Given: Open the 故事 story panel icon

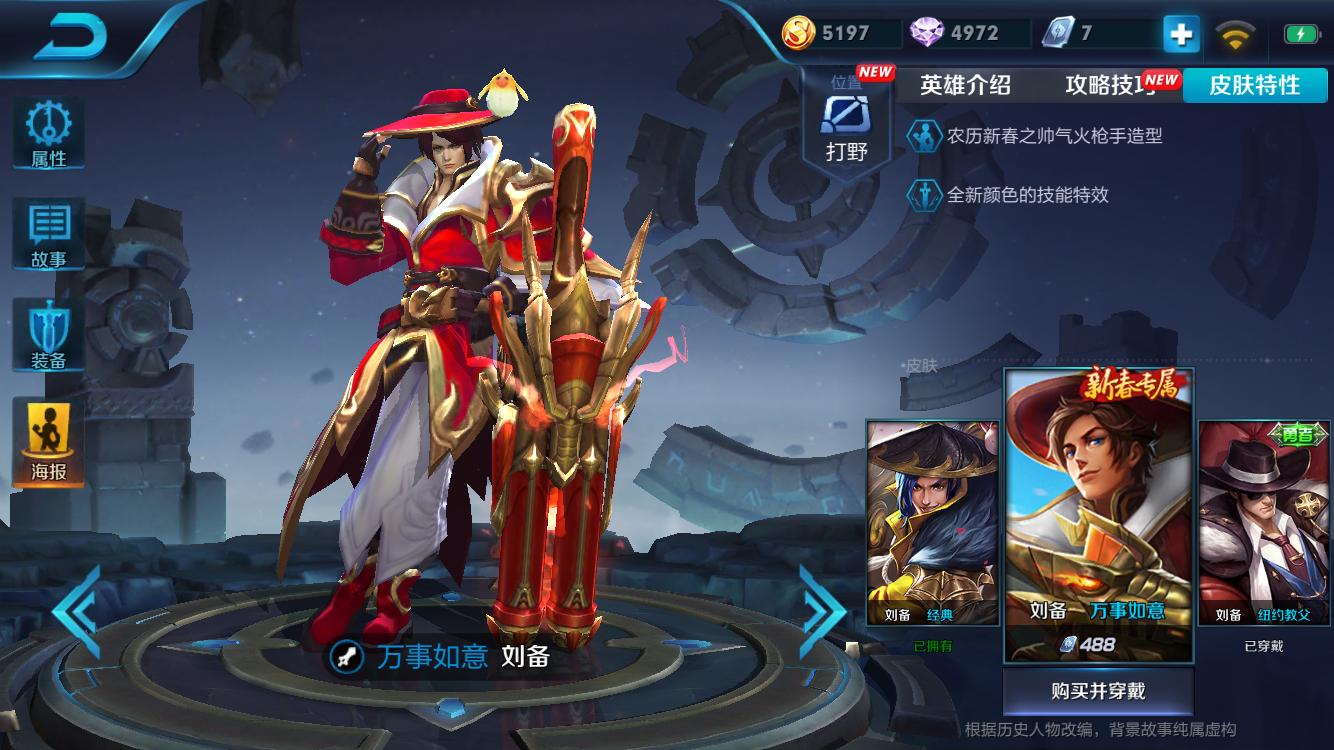Looking at the screenshot, I should click(x=47, y=233).
